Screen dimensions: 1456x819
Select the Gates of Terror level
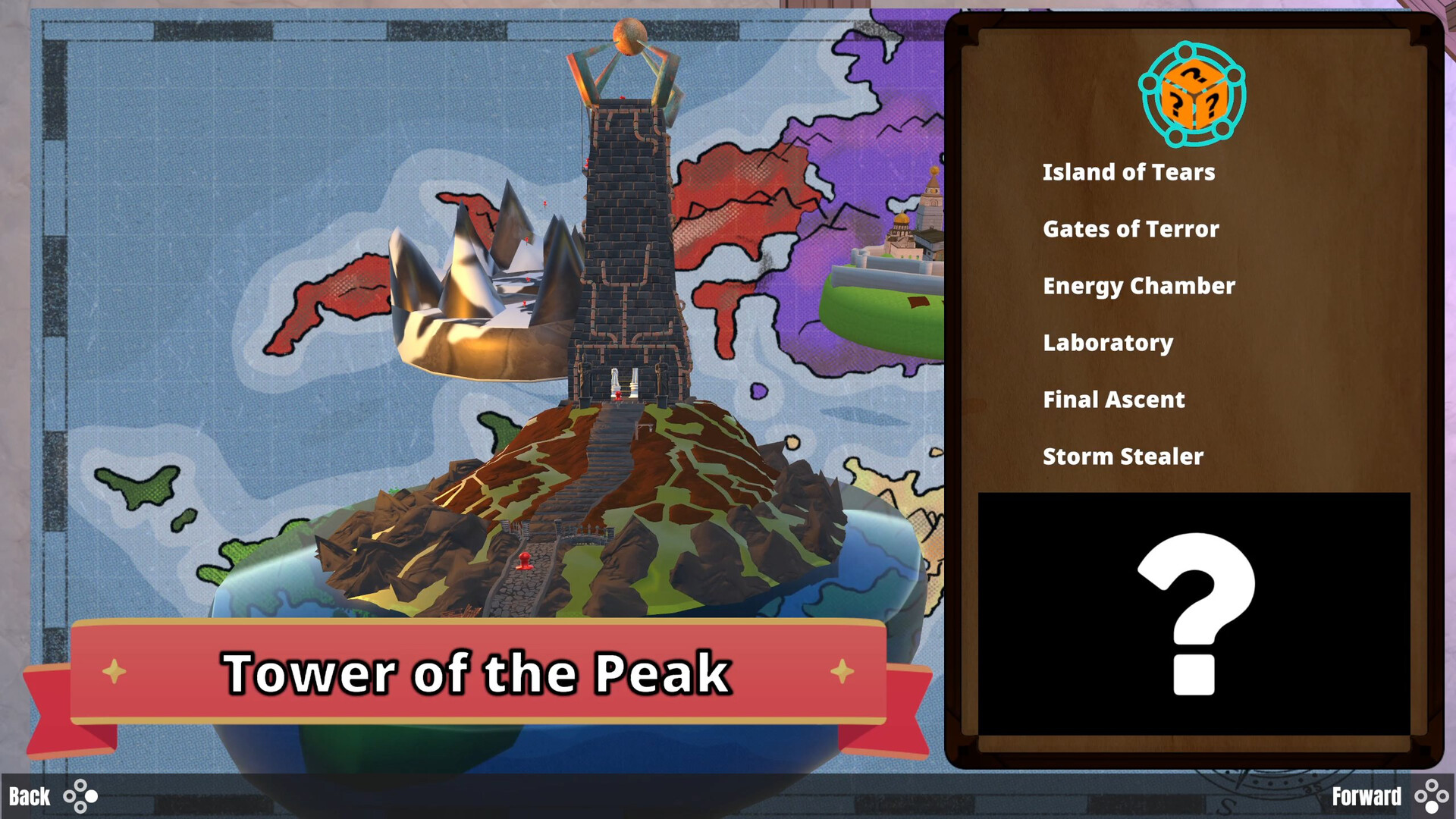[1131, 228]
